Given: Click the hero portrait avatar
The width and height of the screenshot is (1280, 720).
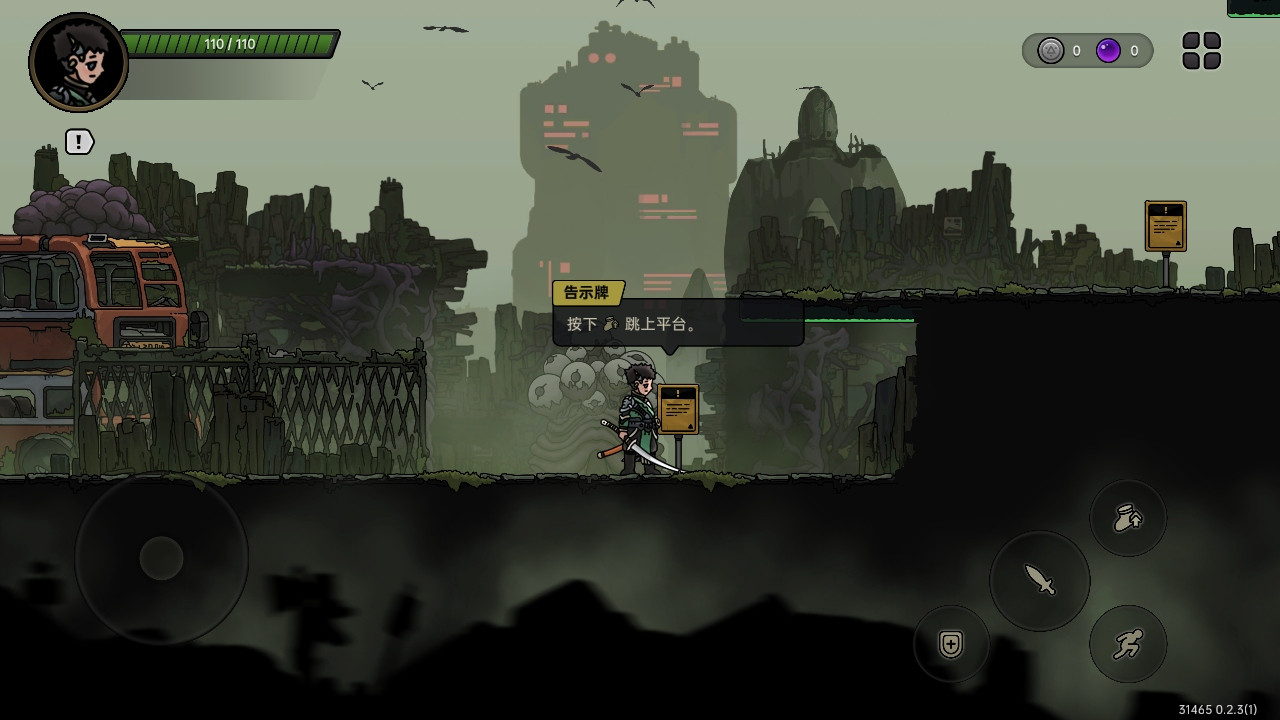Looking at the screenshot, I should click(x=78, y=62).
